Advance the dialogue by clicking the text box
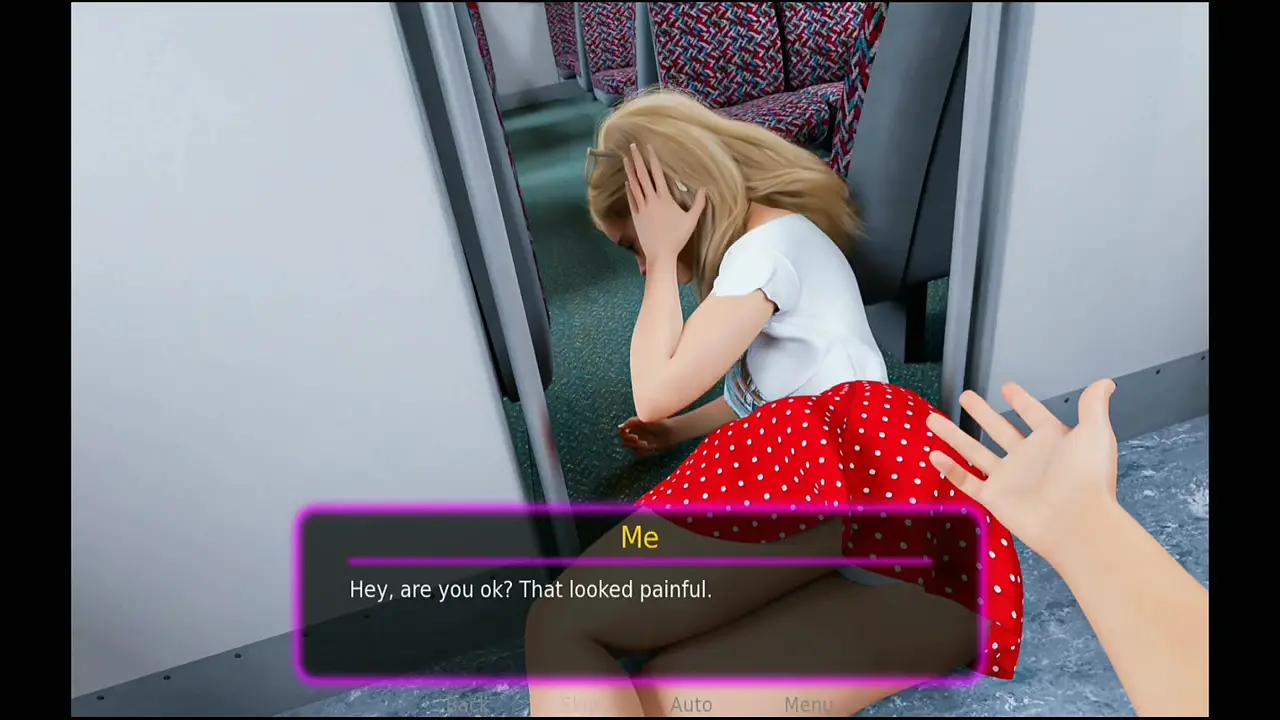 pyautogui.click(x=640, y=600)
